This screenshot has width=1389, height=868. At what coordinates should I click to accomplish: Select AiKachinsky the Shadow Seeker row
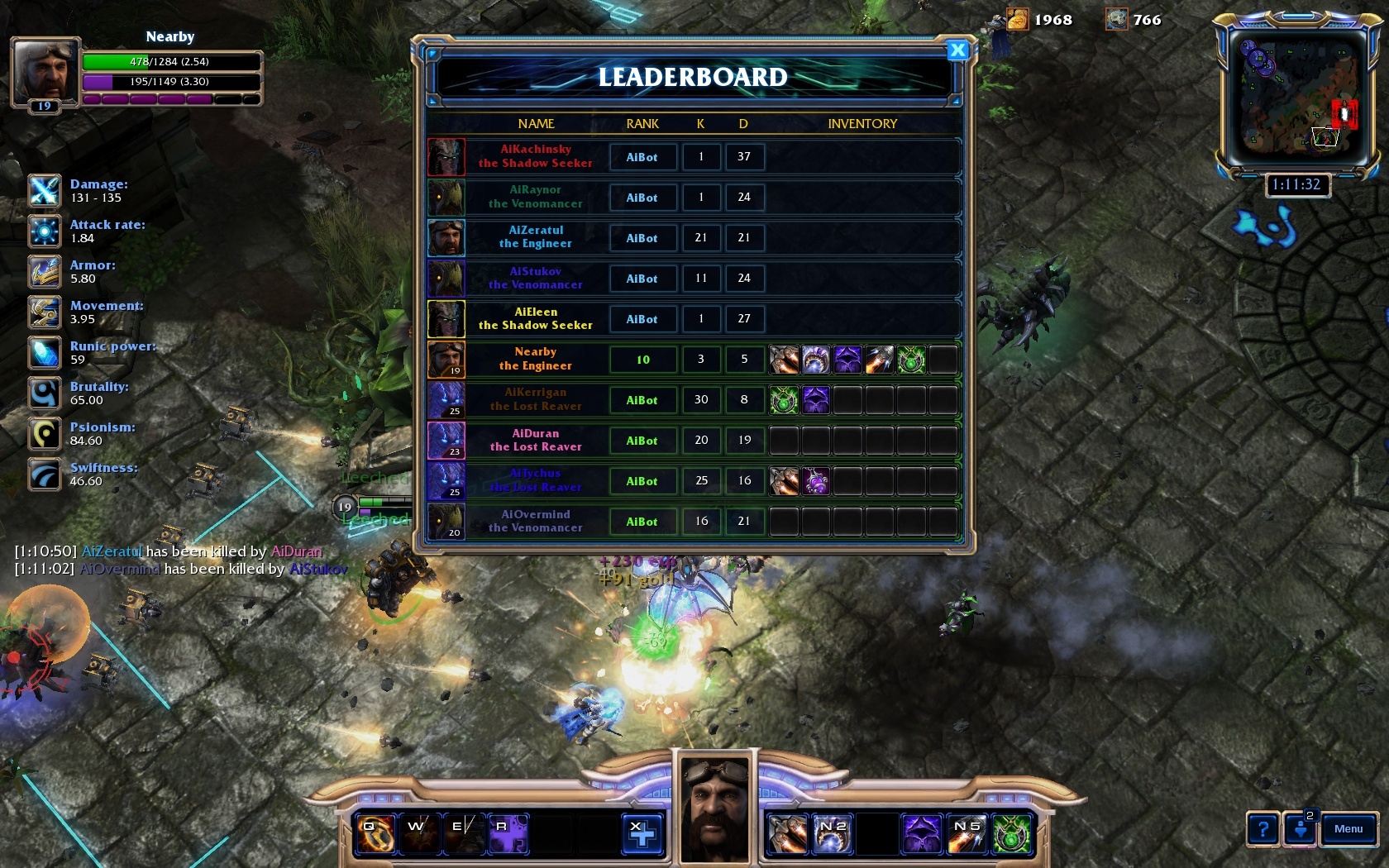coord(536,156)
